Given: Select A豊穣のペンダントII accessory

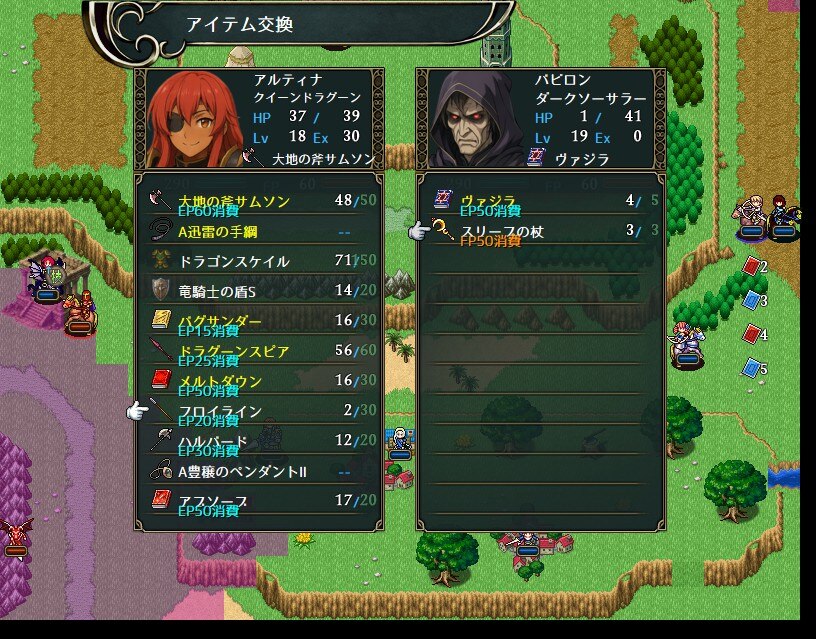Looking at the screenshot, I should (258, 471).
